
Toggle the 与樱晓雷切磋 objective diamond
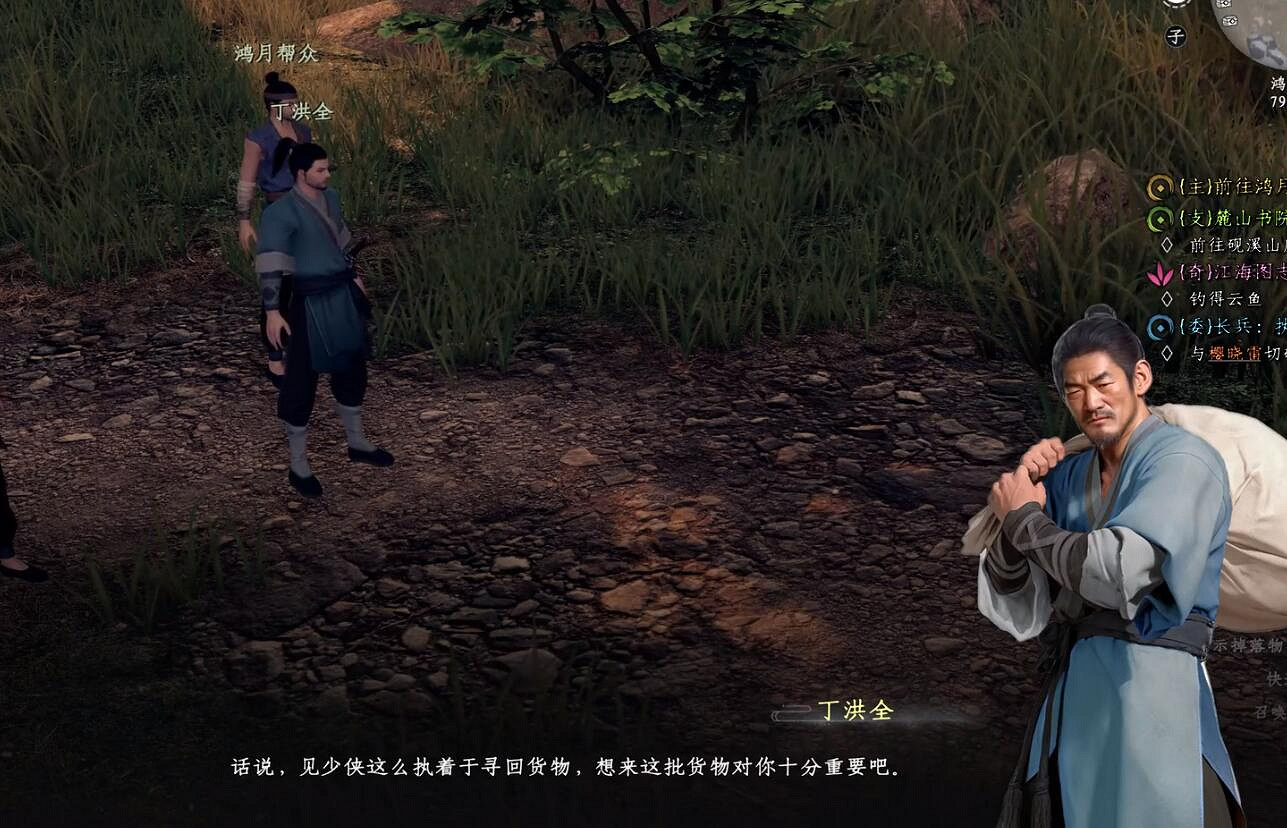click(1168, 352)
